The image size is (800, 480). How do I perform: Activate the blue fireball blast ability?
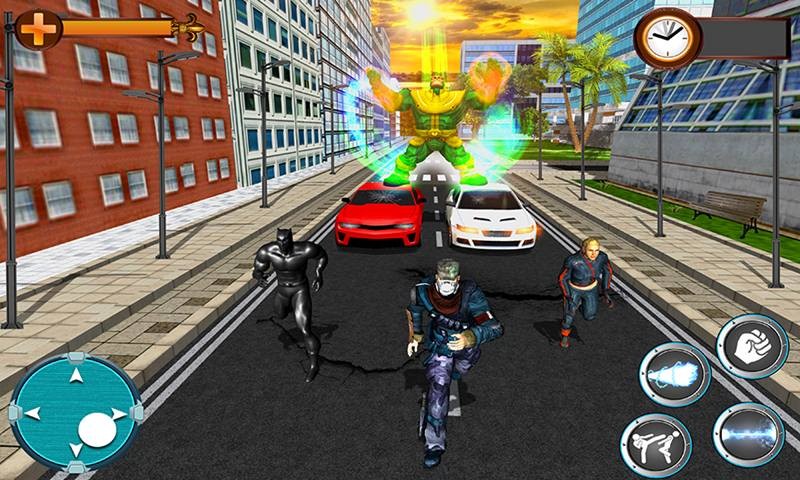pos(674,375)
